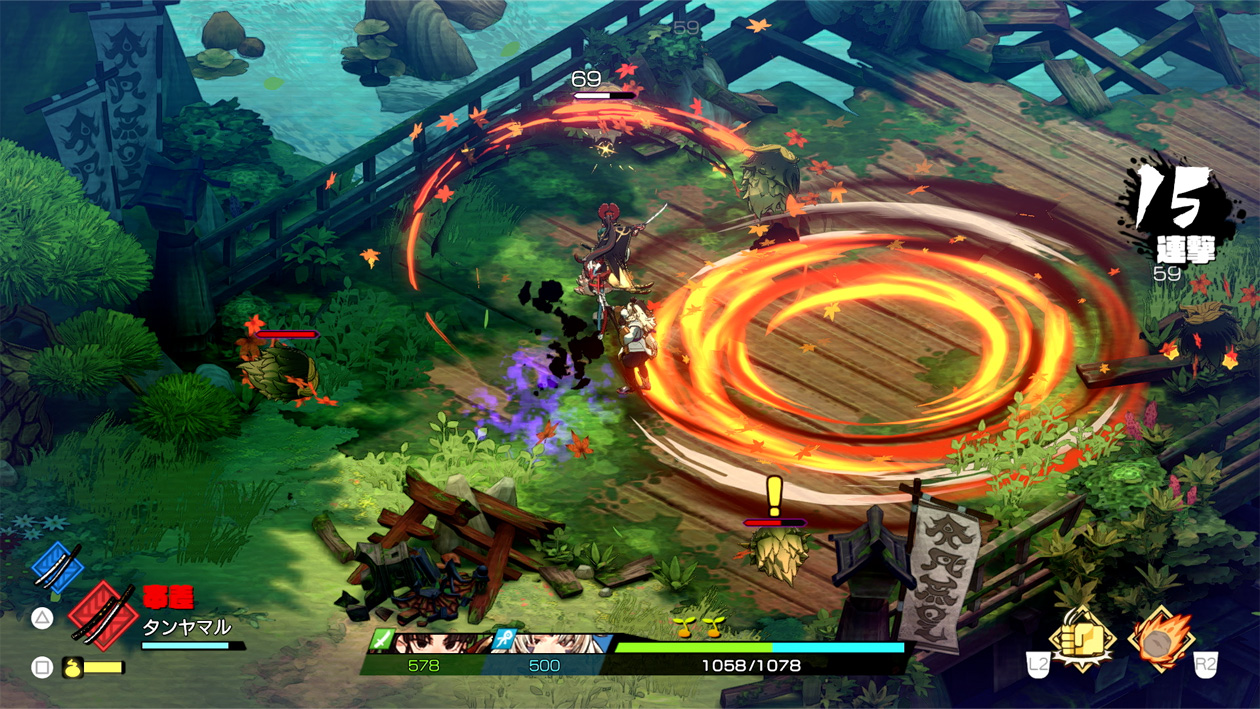This screenshot has height=709, width=1260.
Task: Use the yellow gourd item icon
Action: (x=72, y=667)
